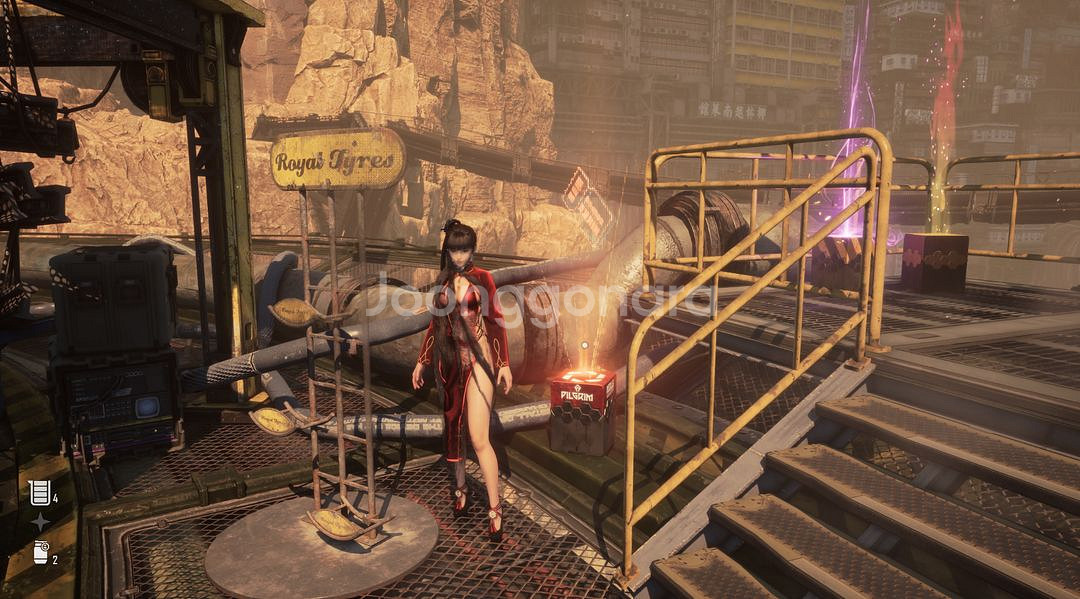Use the canister consumable item icon
1080x599 pixels.
pyautogui.click(x=40, y=552)
